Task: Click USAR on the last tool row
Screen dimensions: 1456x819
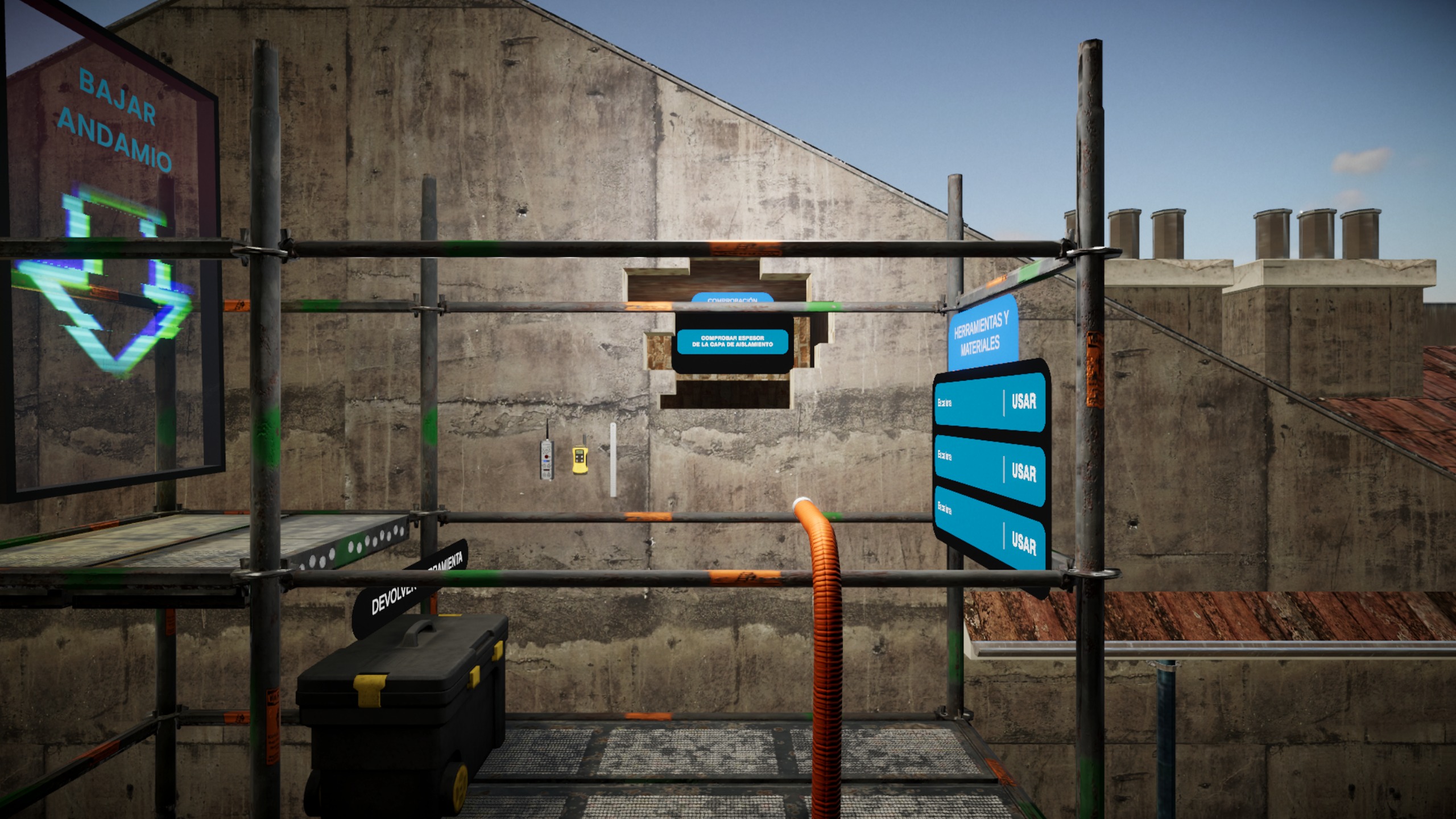Action: click(x=1023, y=544)
